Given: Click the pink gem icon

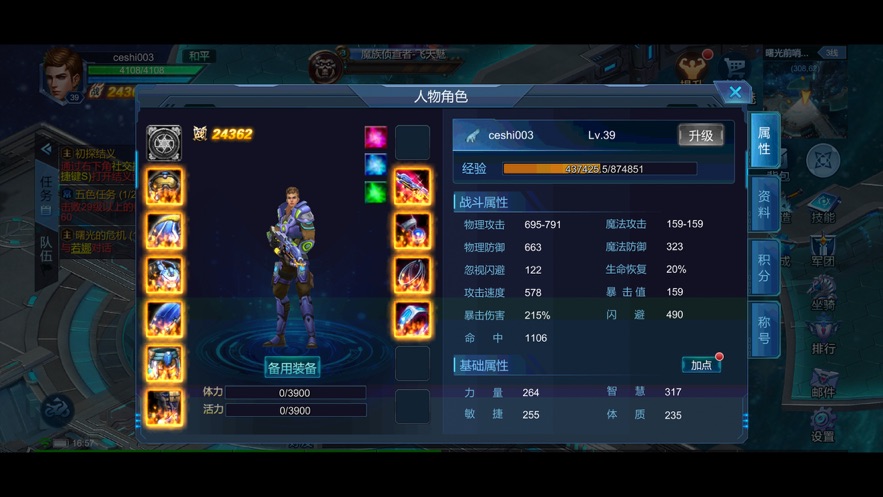Looking at the screenshot, I should (x=376, y=137).
